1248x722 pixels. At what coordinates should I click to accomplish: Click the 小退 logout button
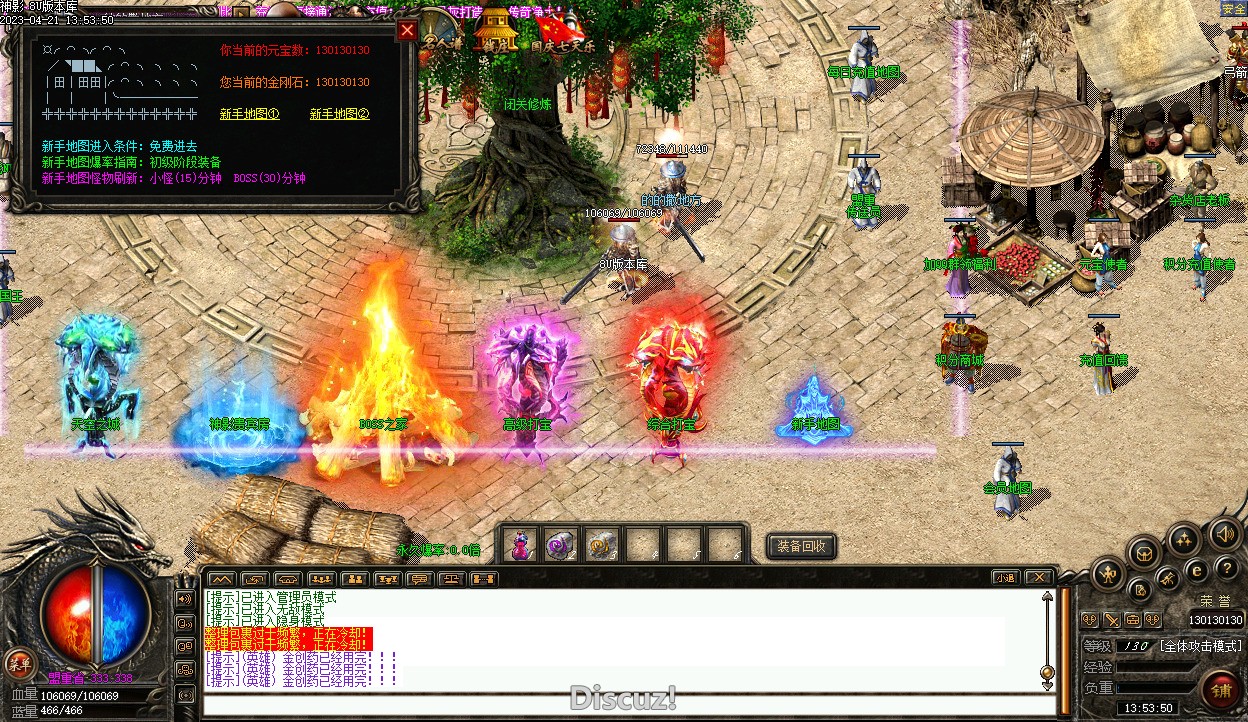coord(1005,578)
